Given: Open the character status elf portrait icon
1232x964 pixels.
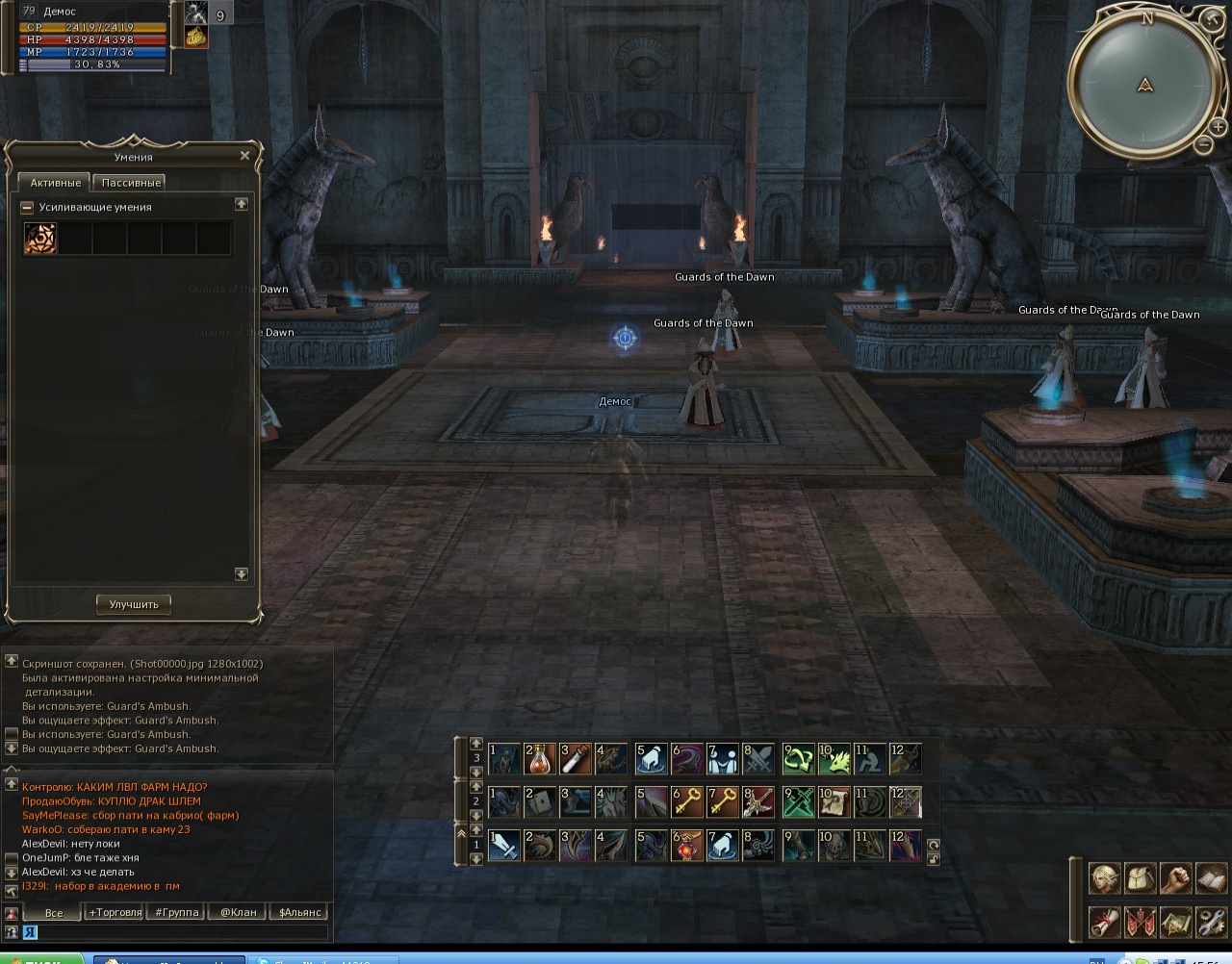Looking at the screenshot, I should 1103,878.
